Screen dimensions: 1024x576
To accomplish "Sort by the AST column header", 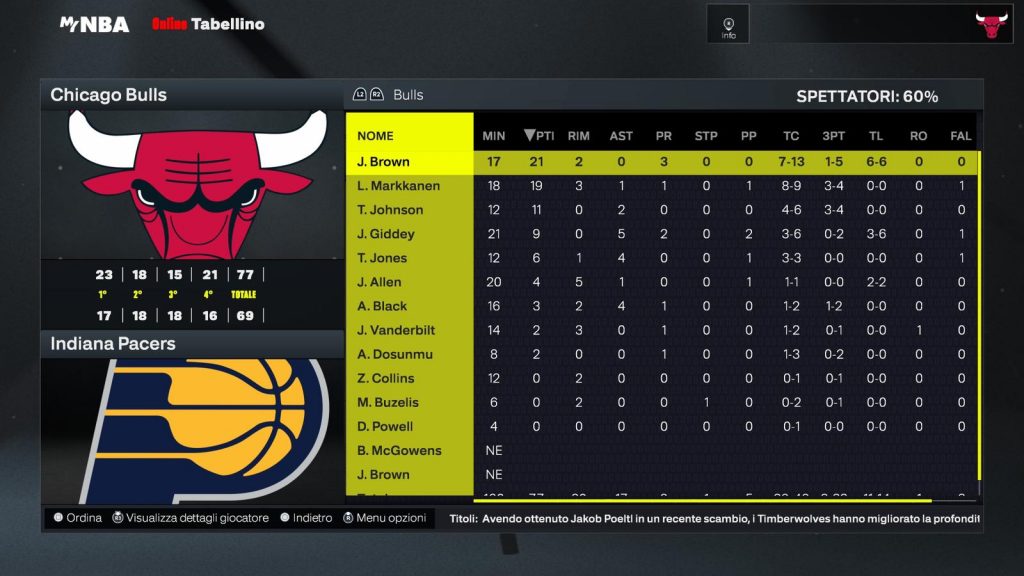I will coord(620,136).
